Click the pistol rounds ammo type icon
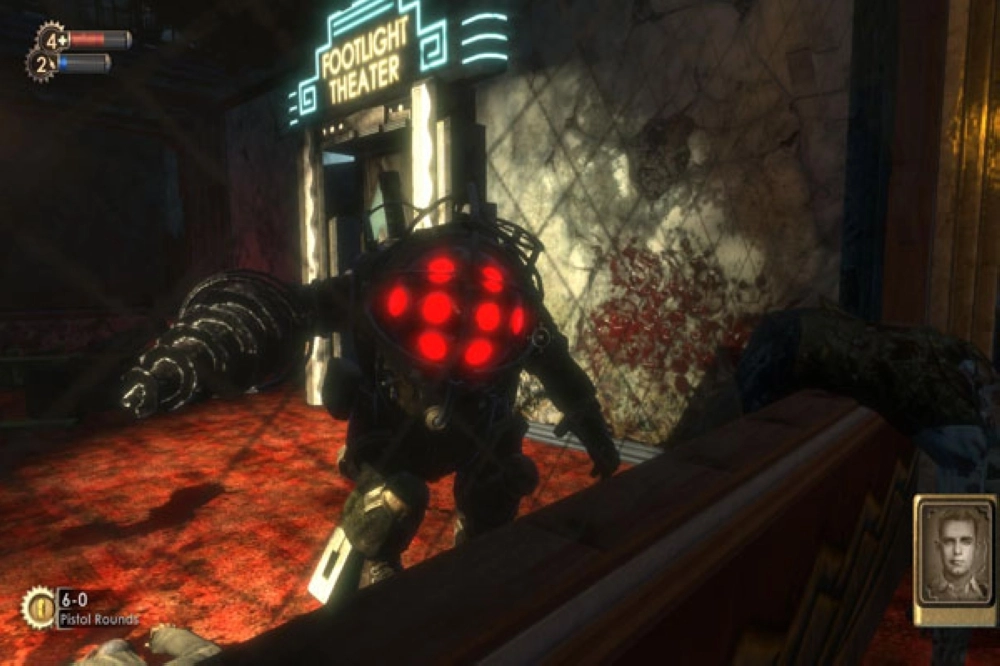 (x=40, y=607)
